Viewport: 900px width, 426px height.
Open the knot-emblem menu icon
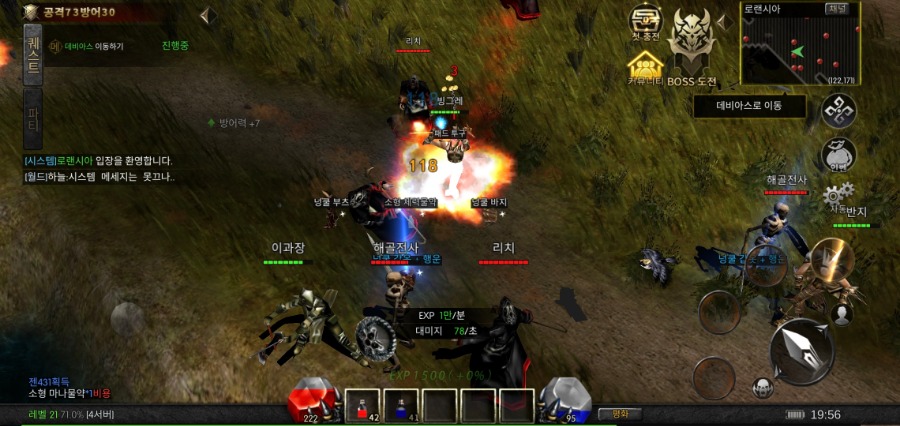tap(838, 111)
